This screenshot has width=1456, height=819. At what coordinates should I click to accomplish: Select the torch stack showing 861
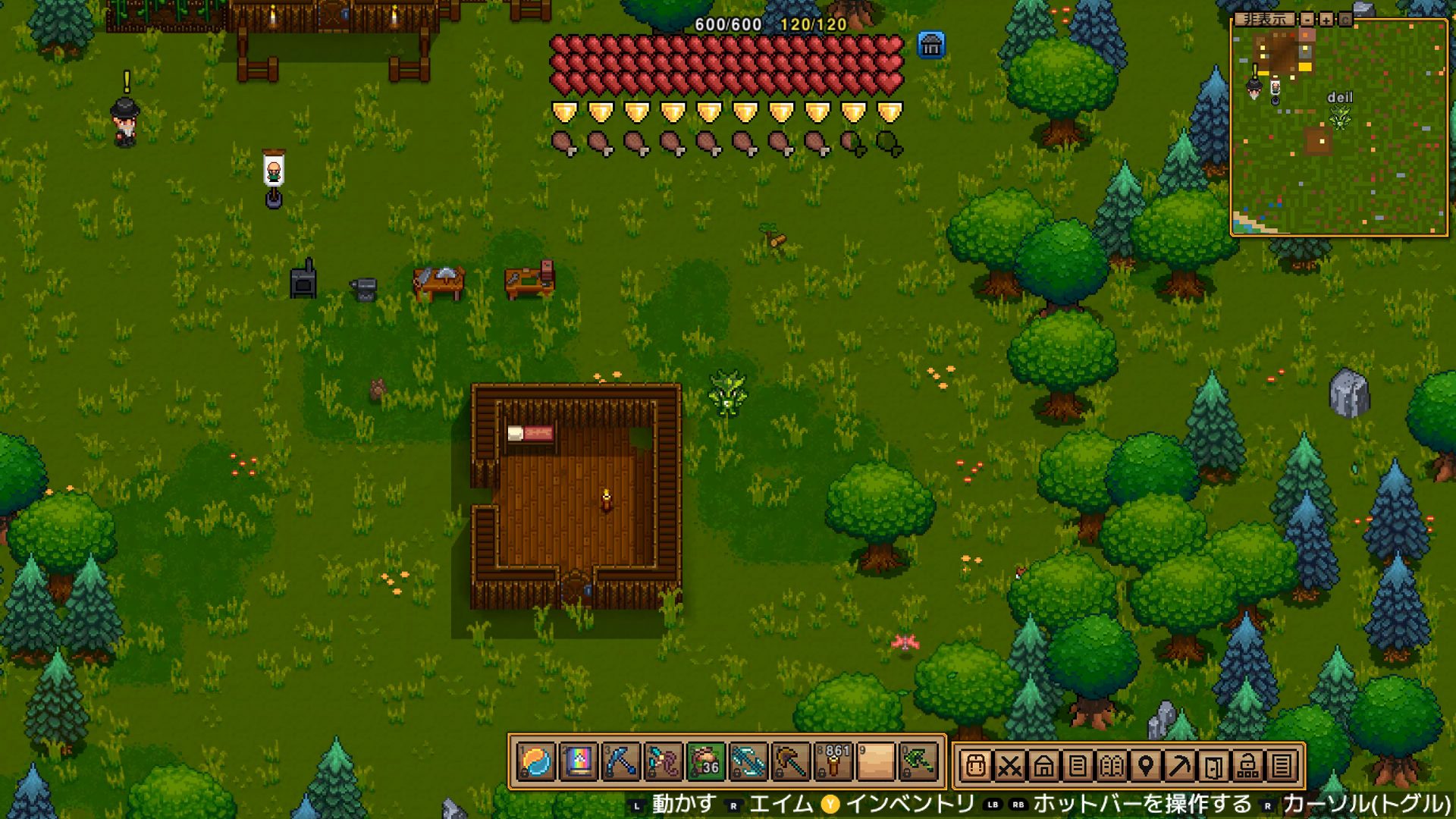tap(833, 762)
